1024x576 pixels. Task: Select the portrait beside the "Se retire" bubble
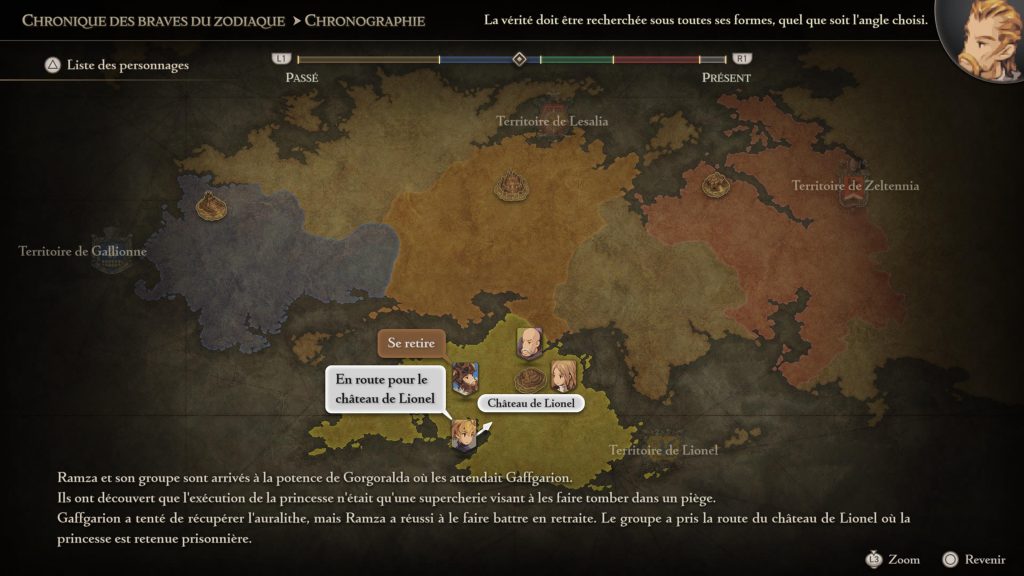(465, 377)
